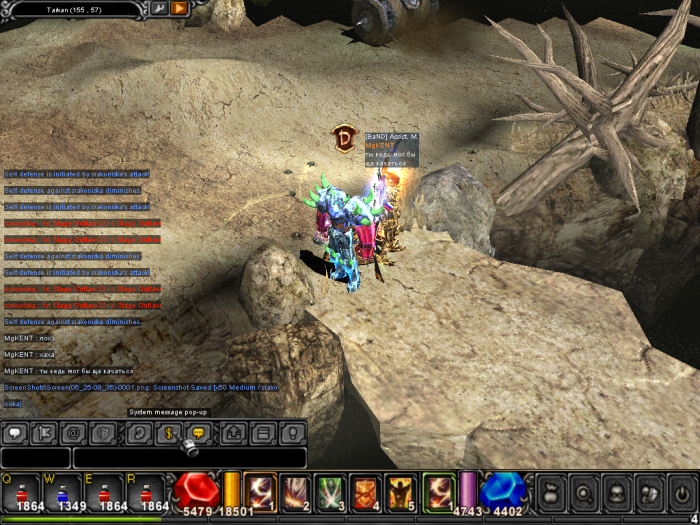The image size is (700, 525).
Task: Open the character info head button
Action: [x=617, y=493]
